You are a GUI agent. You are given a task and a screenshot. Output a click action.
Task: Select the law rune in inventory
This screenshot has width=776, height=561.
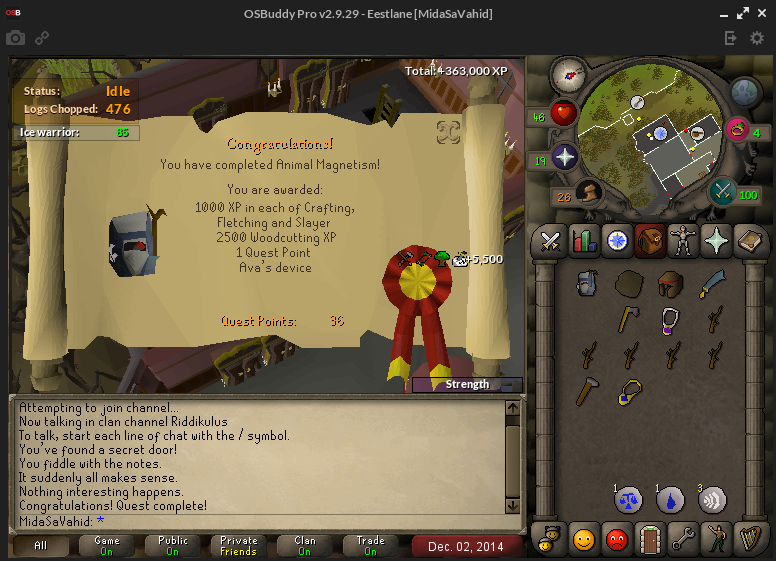pyautogui.click(x=629, y=499)
